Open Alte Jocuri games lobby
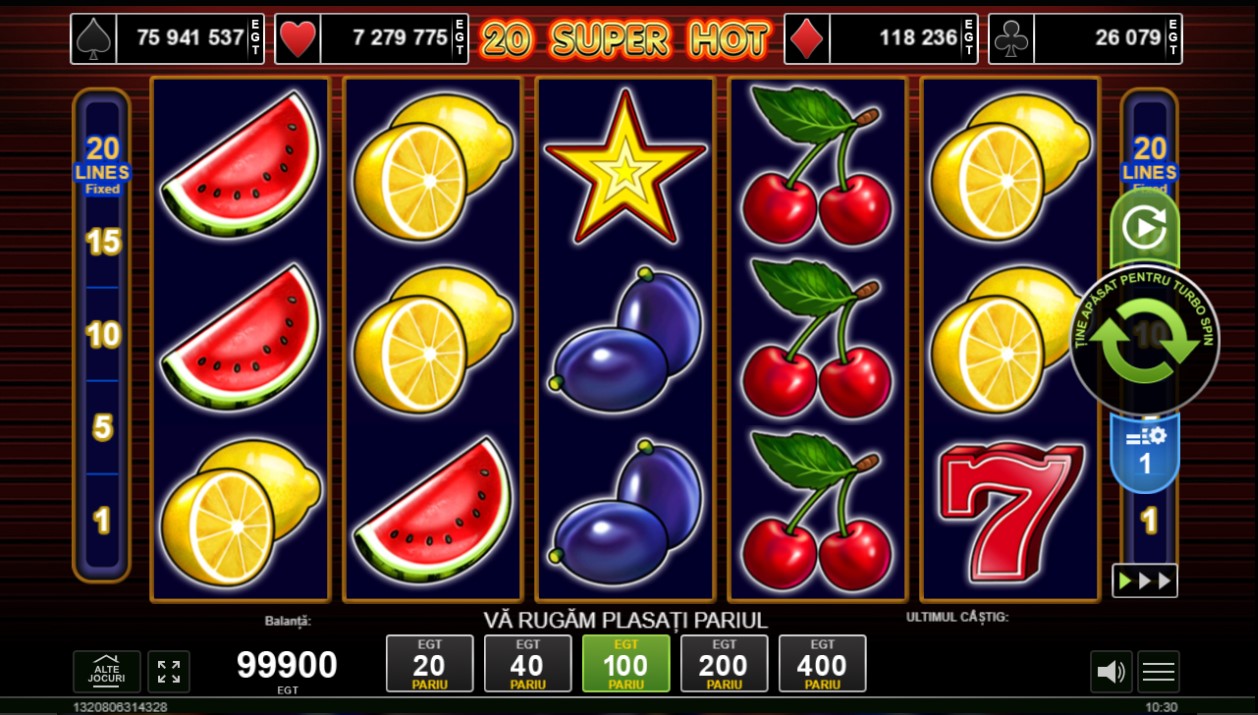 (x=107, y=672)
